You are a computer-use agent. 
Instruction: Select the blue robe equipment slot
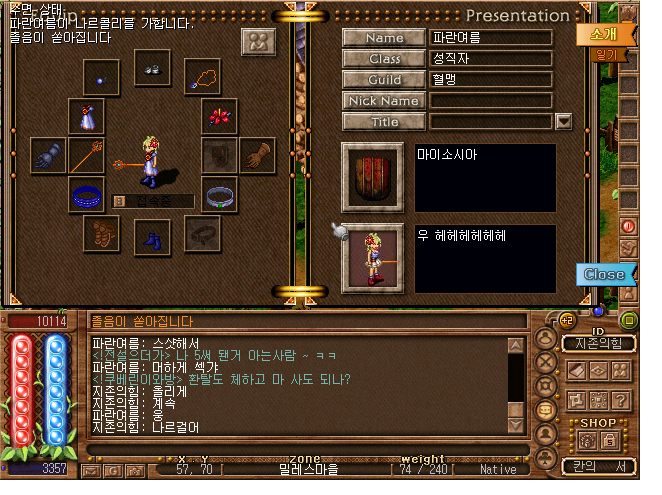86,115
